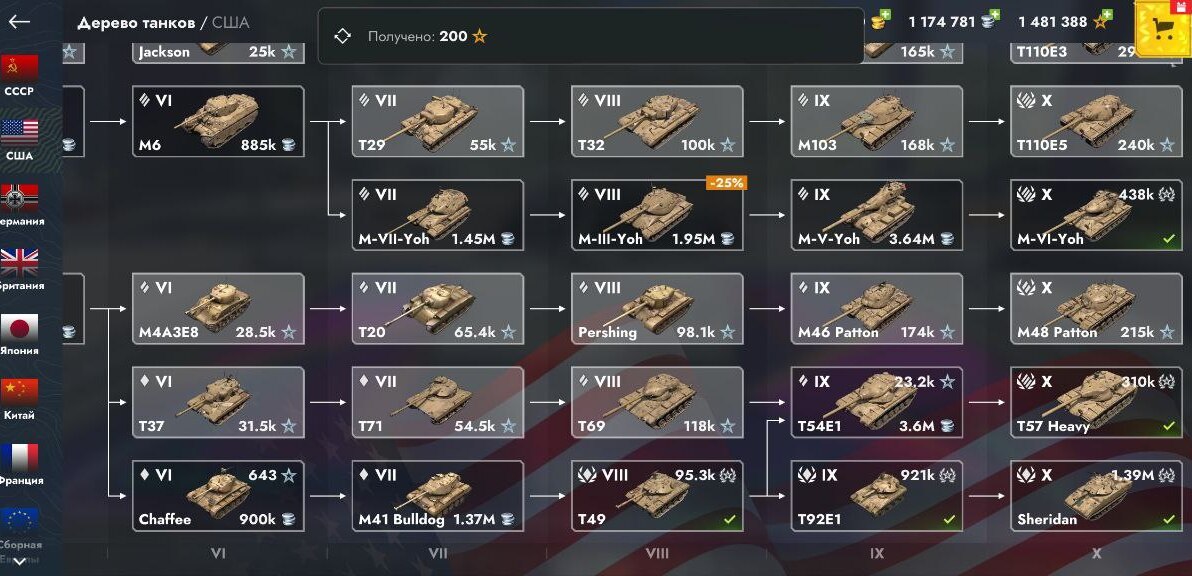Open the M41 Bulldog tank node
The height and width of the screenshot is (576, 1192).
pos(437,496)
